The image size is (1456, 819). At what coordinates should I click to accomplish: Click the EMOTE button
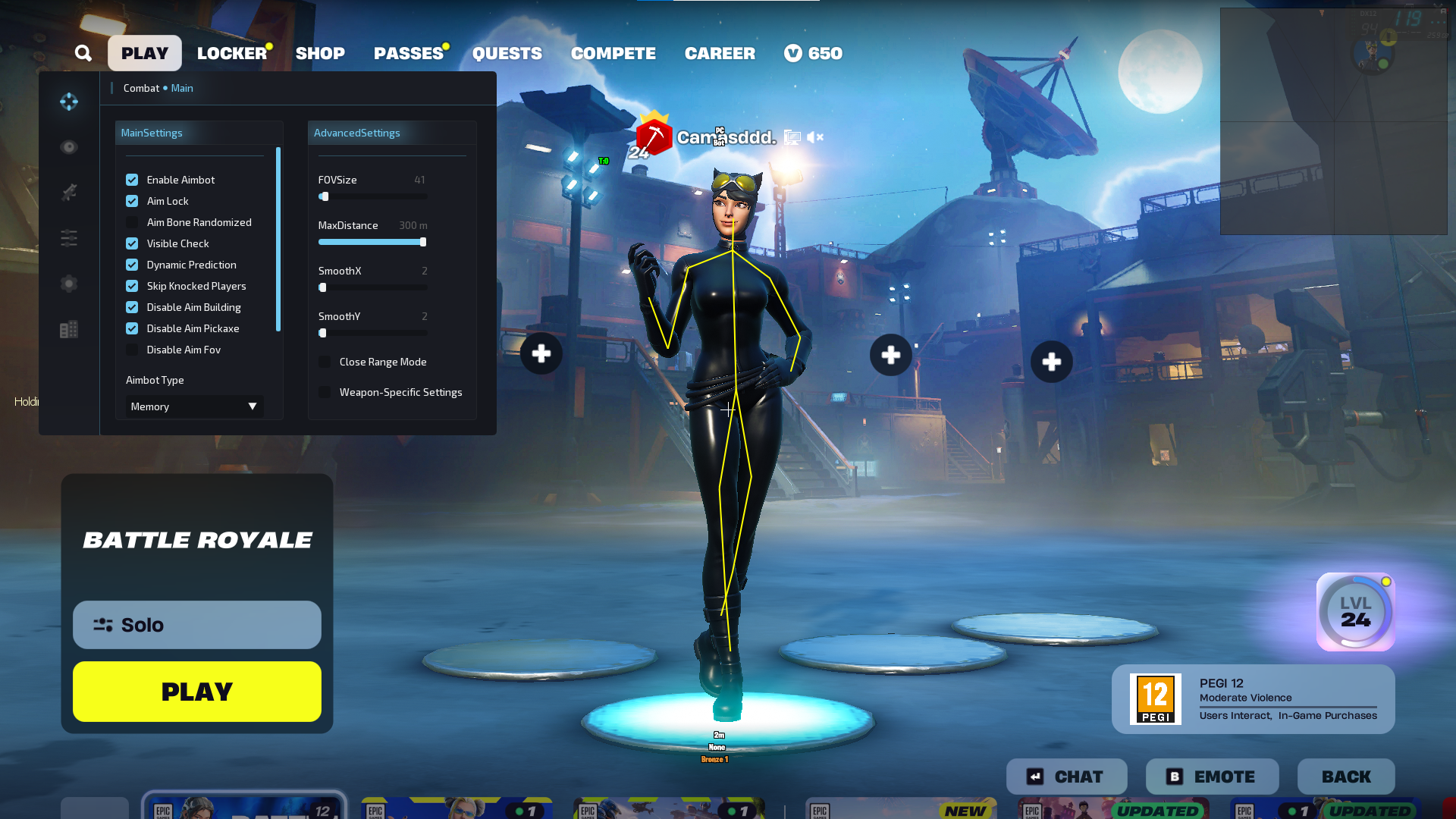(x=1212, y=777)
